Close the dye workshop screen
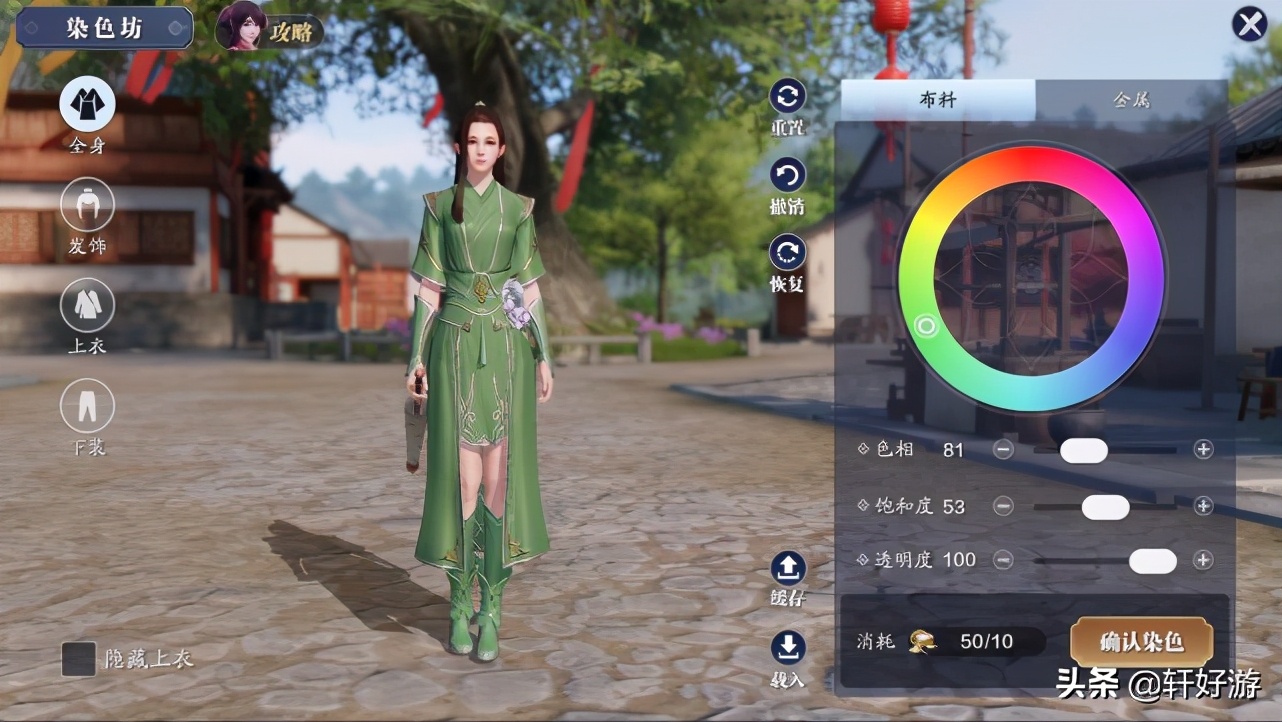This screenshot has width=1282, height=722. point(1249,24)
